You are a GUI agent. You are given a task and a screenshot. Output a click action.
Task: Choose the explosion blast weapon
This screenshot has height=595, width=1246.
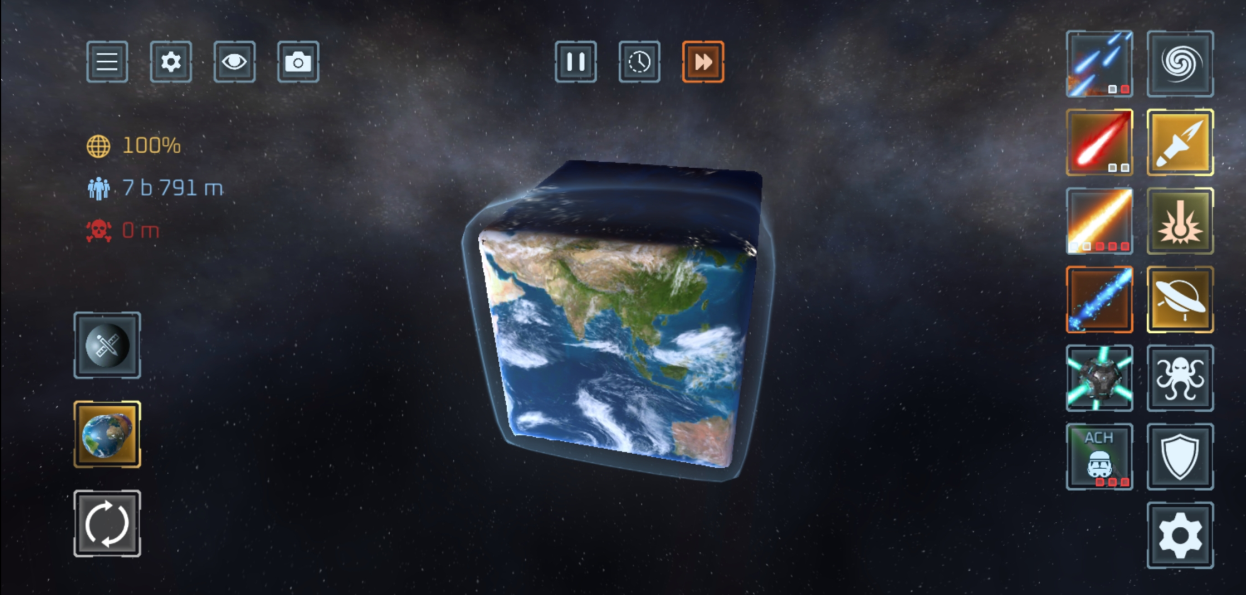pos(1180,221)
